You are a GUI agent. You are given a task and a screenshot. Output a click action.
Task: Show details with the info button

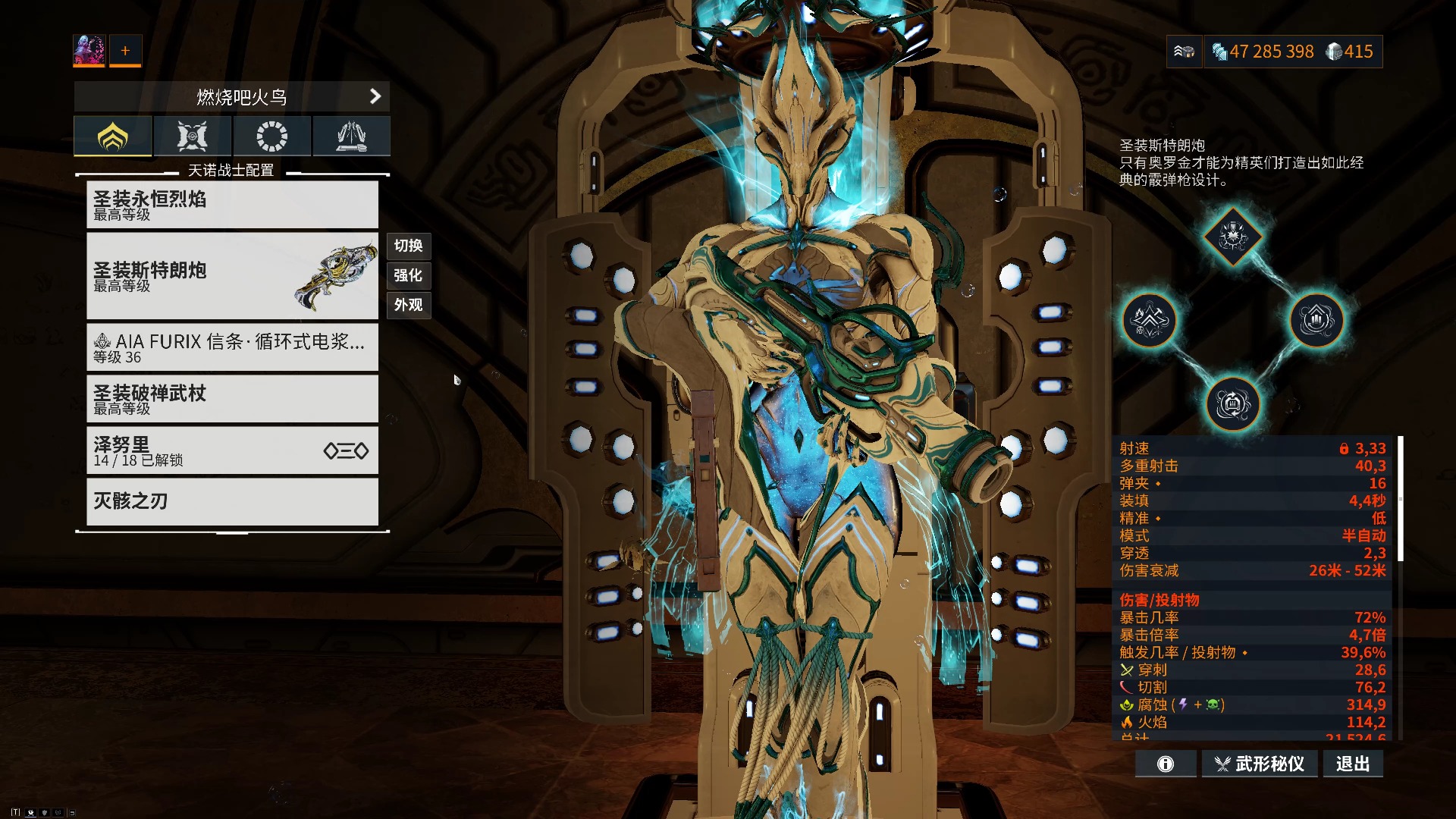(x=1166, y=764)
